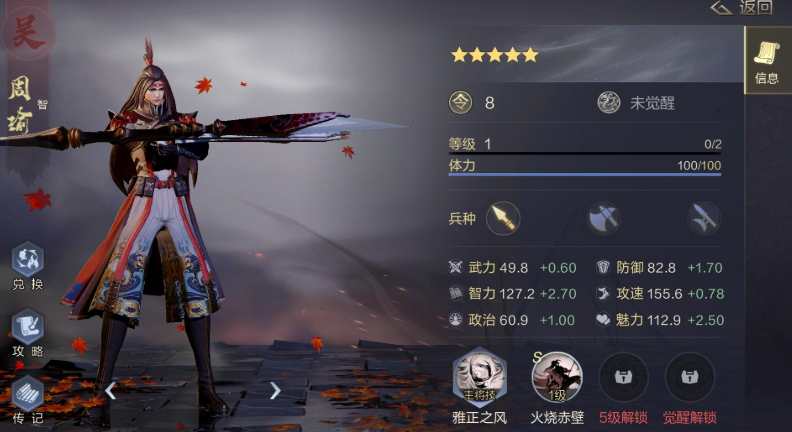The width and height of the screenshot is (792, 432).
Task: Select the 火烧赤壁 skill icon
Action: point(556,377)
